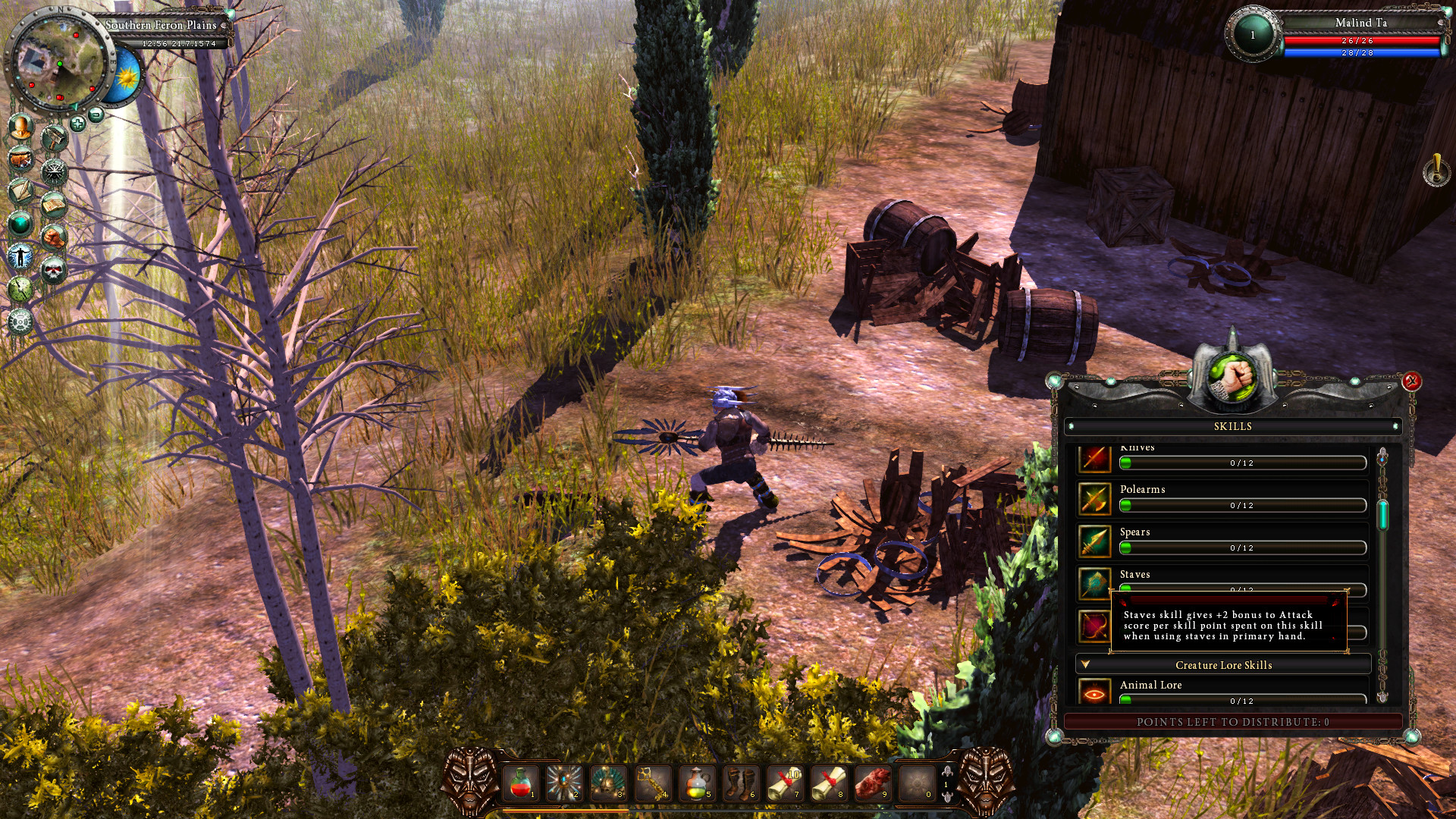
Task: Select the teal orb icon in sidebar
Action: 20,223
